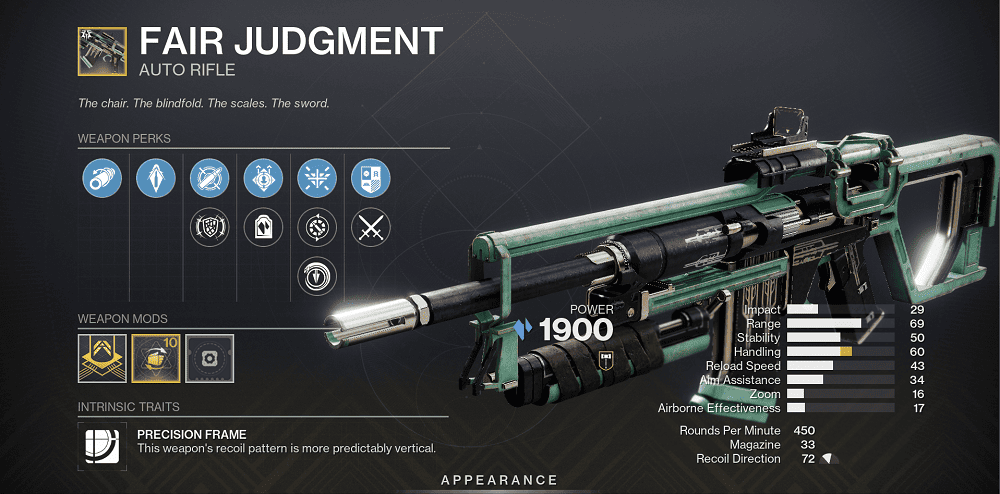Choose the white tag-shaped perk icon

click(x=263, y=229)
